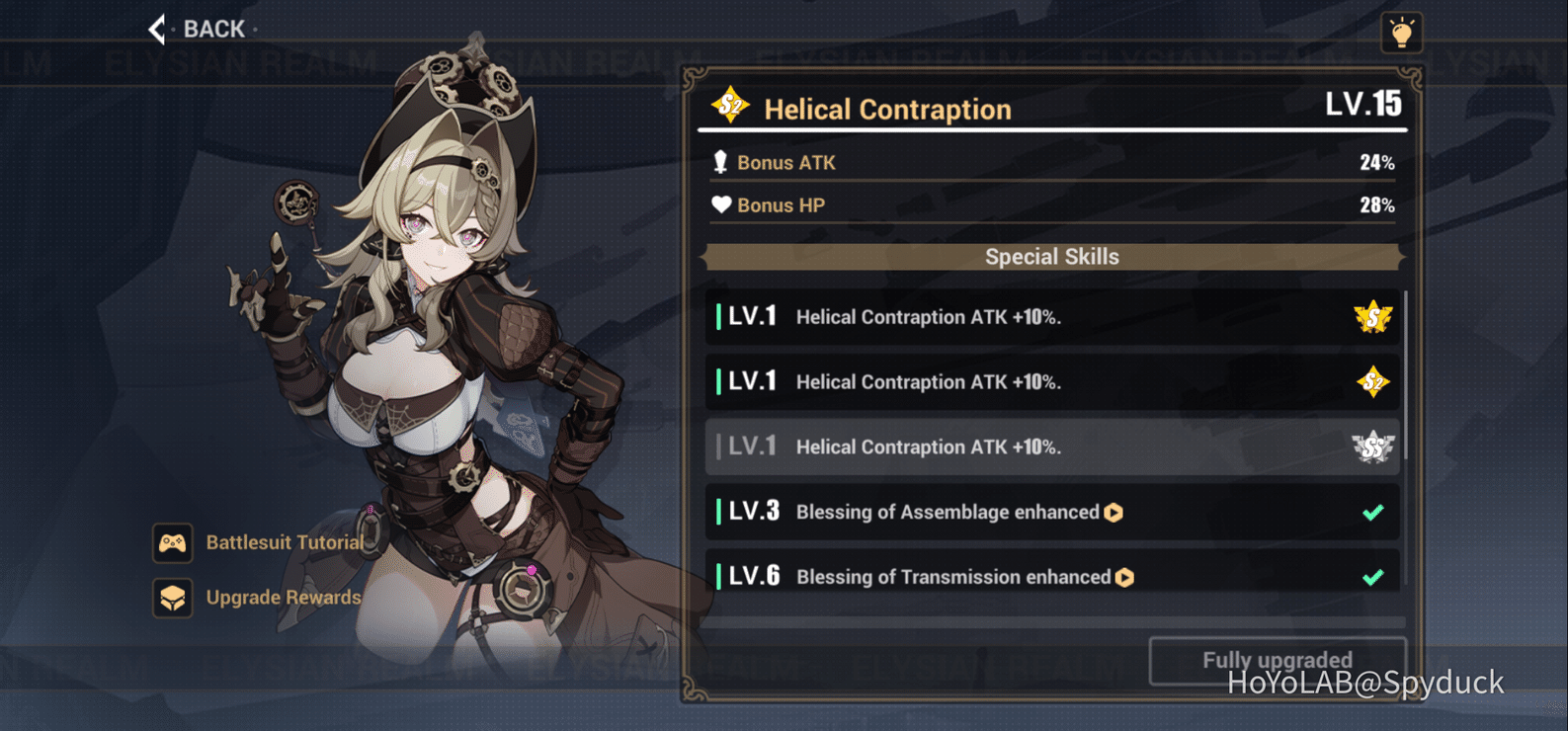This screenshot has width=1568, height=731.
Task: Click the checkmark on Blessing of Assemblage
Action: pyautogui.click(x=1371, y=512)
